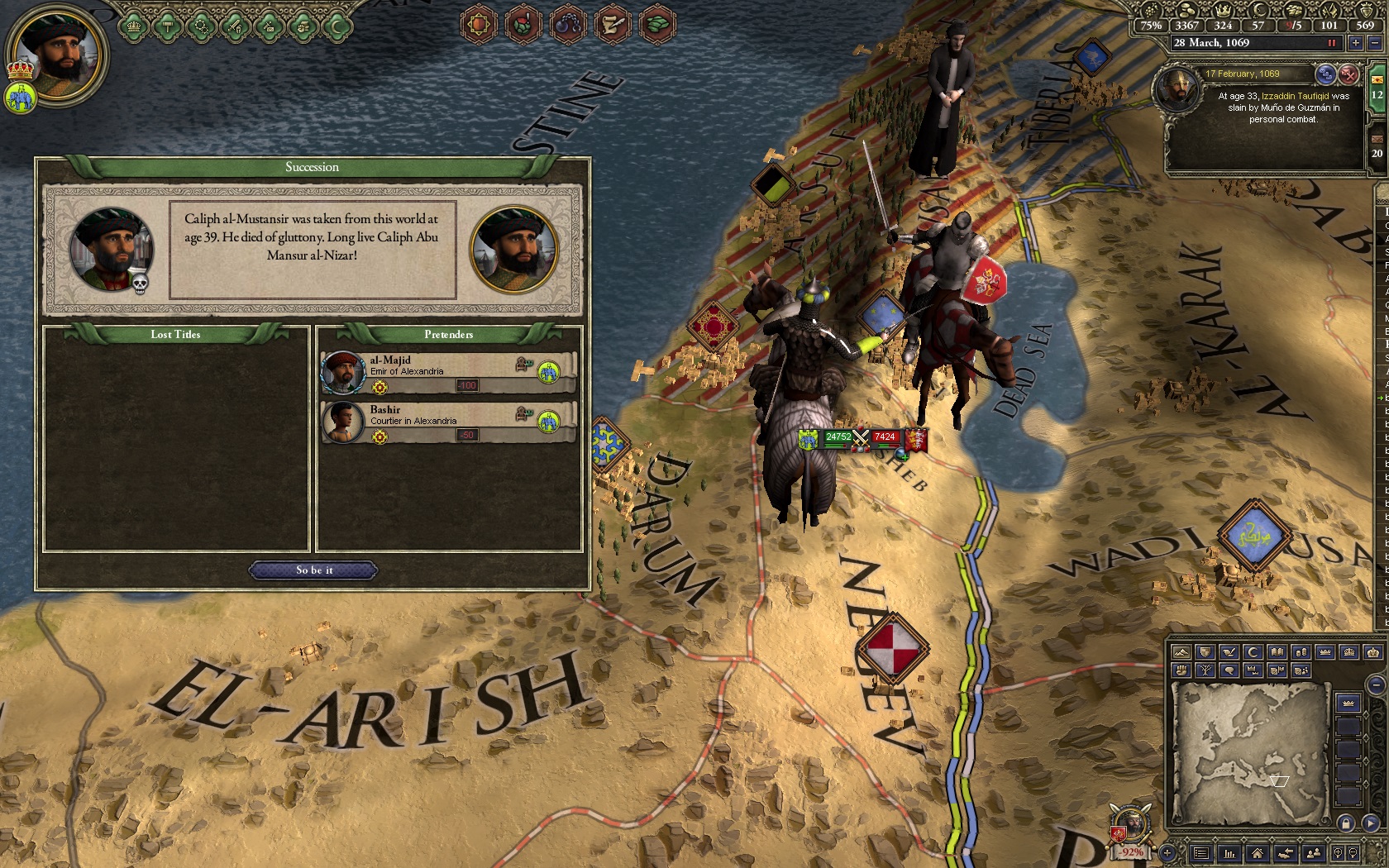Image resolution: width=1389 pixels, height=868 pixels.
Task: Switch to terrain map mode
Action: [x=1181, y=653]
